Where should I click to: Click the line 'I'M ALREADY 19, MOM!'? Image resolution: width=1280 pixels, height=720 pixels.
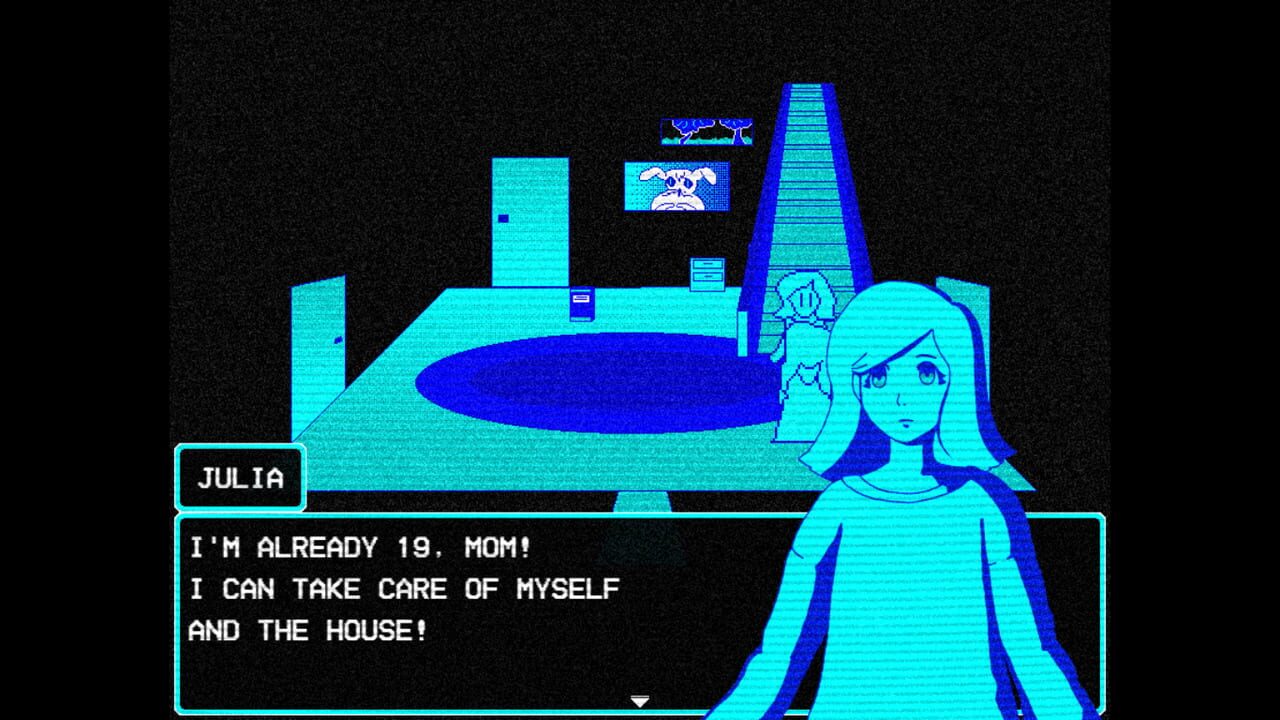(360, 548)
